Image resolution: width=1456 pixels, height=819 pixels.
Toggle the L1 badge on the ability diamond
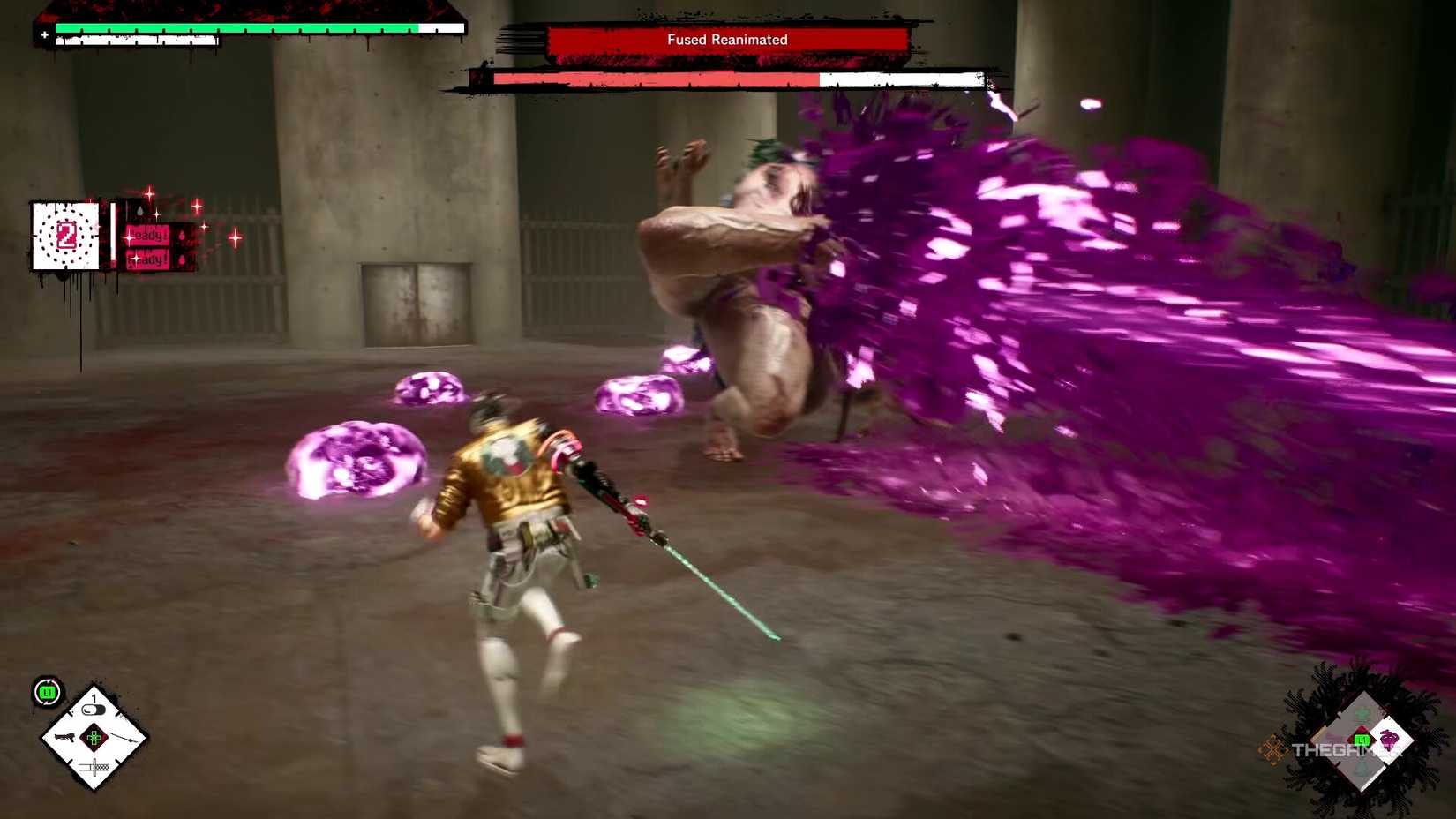tap(1362, 740)
